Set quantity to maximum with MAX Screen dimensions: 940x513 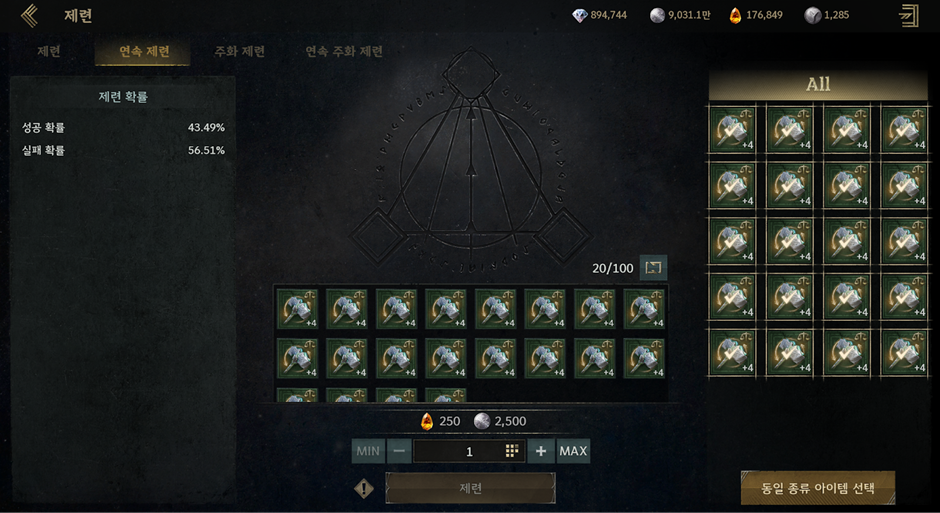(x=573, y=451)
